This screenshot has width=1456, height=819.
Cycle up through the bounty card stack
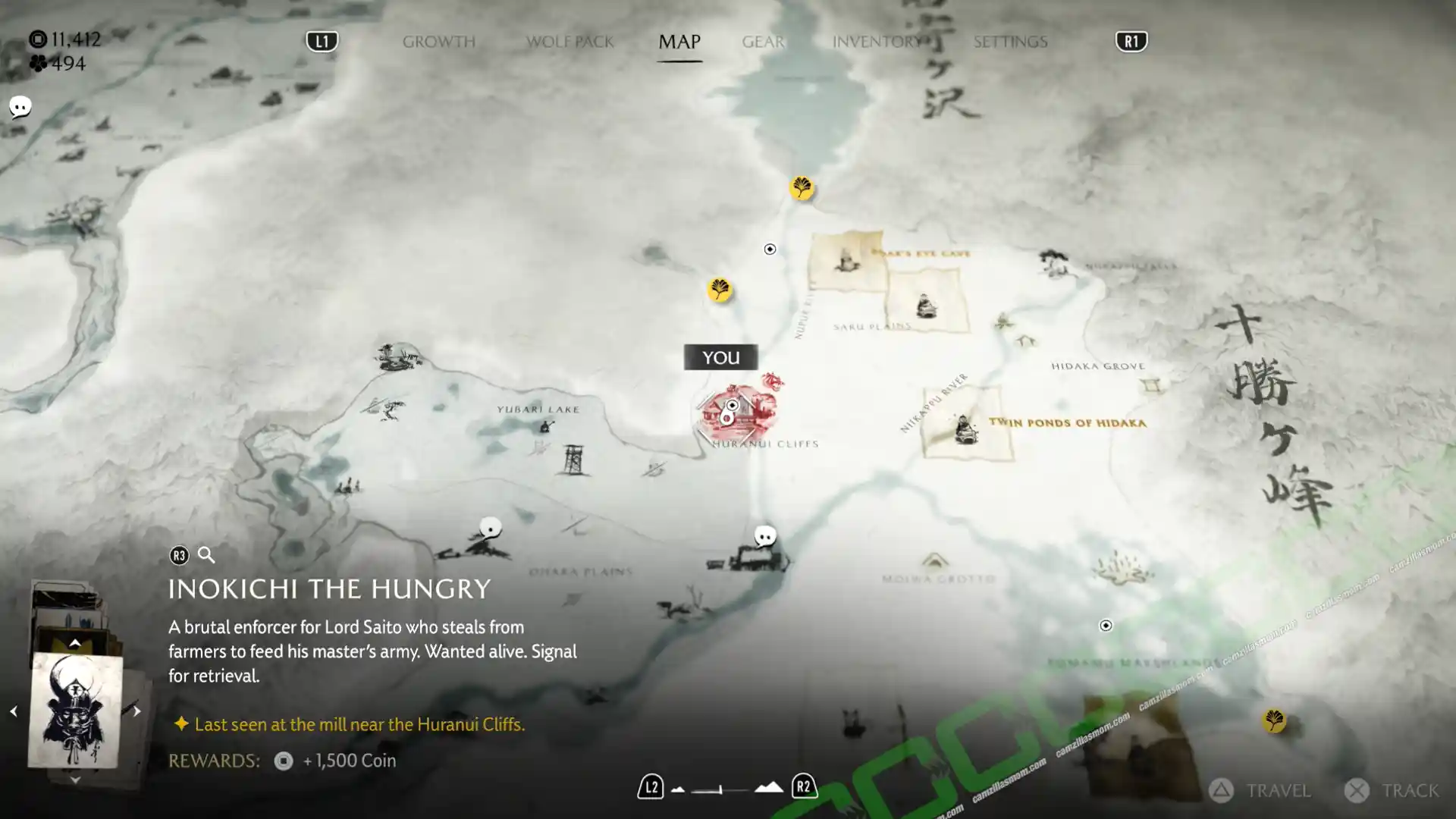pyautogui.click(x=74, y=643)
